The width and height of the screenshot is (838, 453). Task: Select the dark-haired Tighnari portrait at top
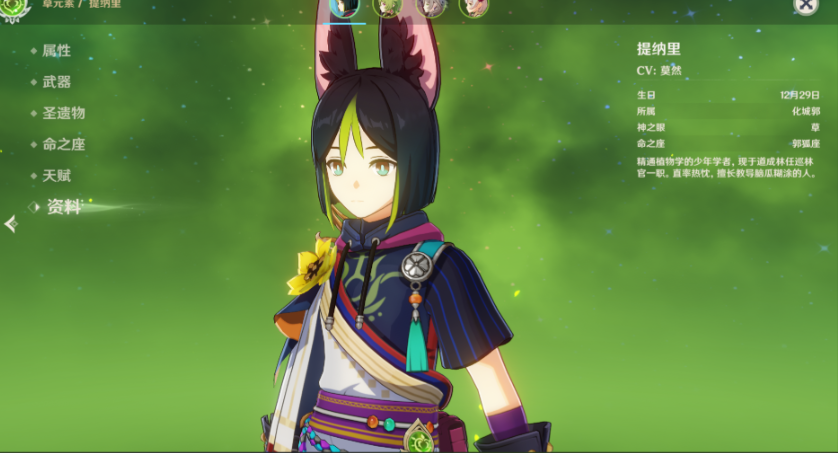[x=344, y=7]
